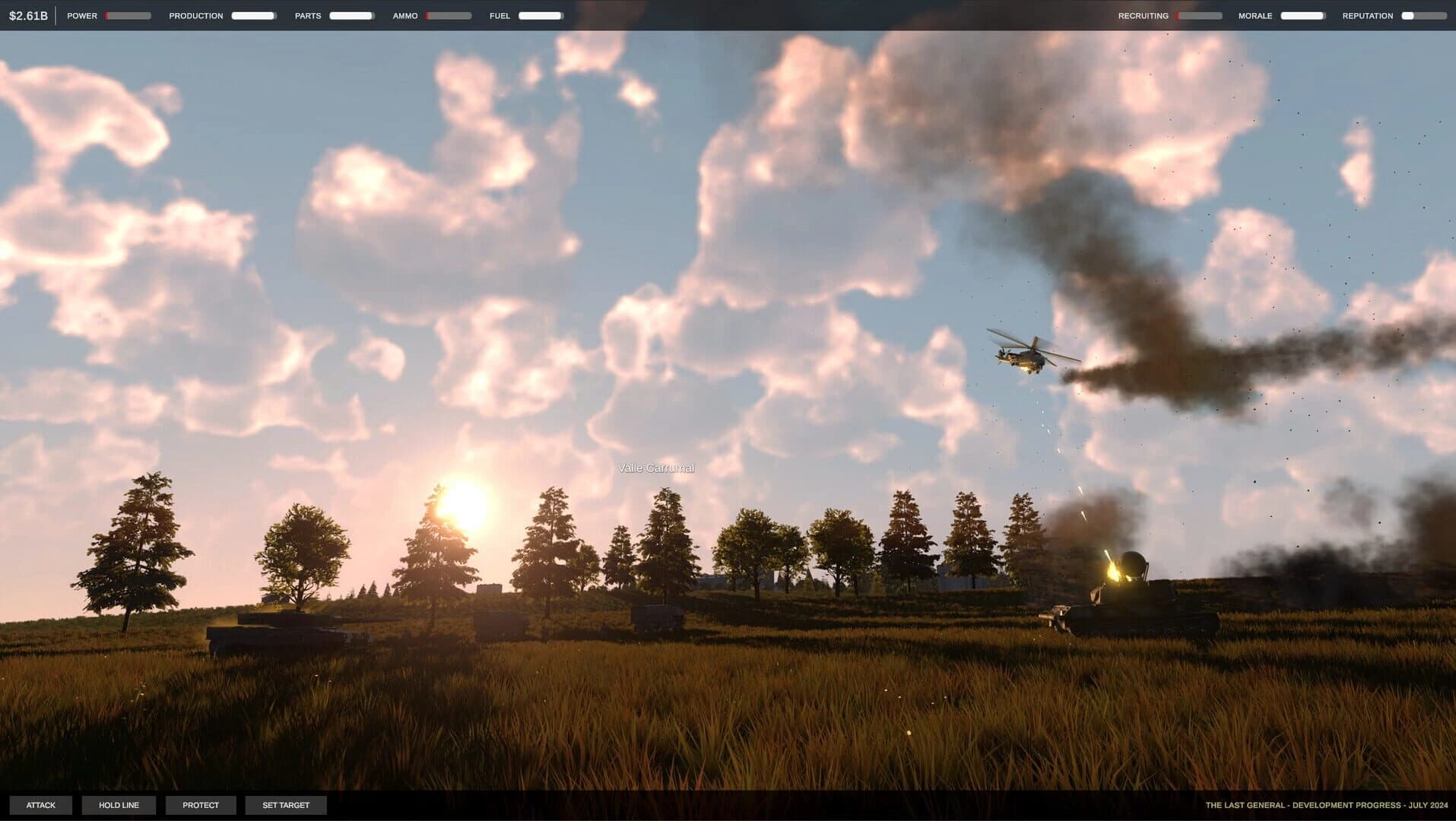Open the FUEL reserve display
Image resolution: width=1456 pixels, height=821 pixels.
coord(540,14)
